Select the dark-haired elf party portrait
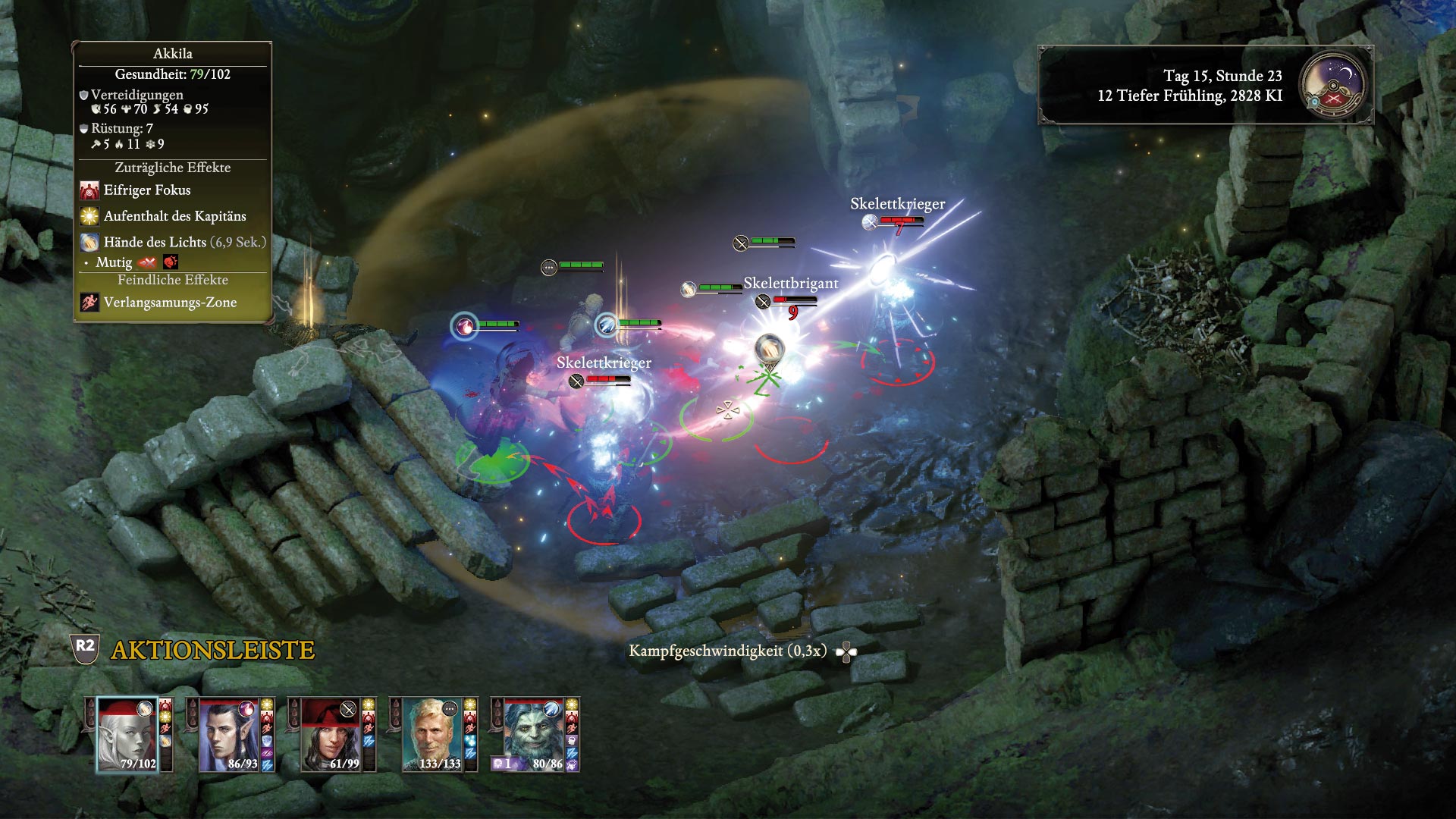This screenshot has height=819, width=1456. (x=229, y=734)
